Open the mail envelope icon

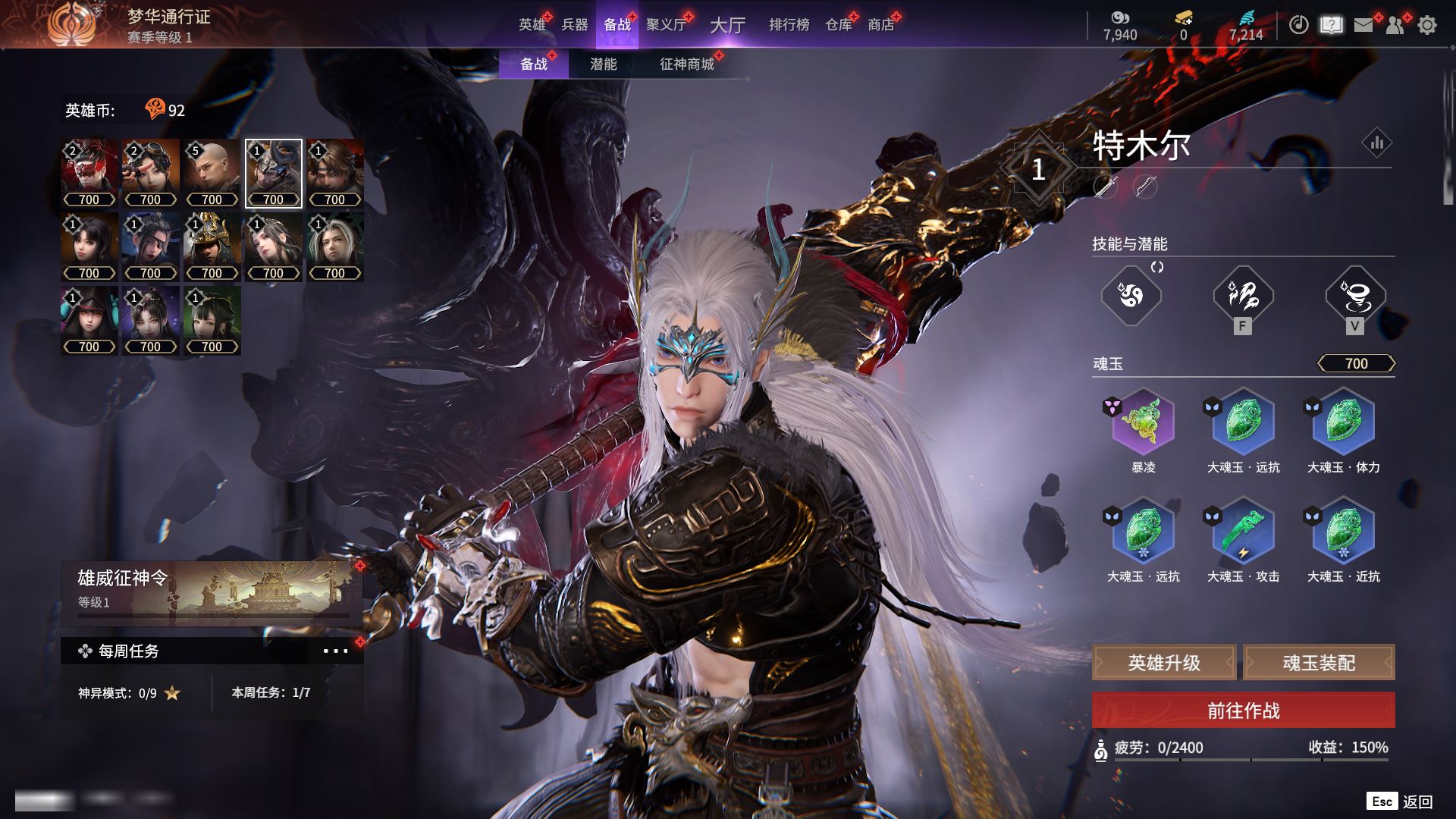point(1363,25)
